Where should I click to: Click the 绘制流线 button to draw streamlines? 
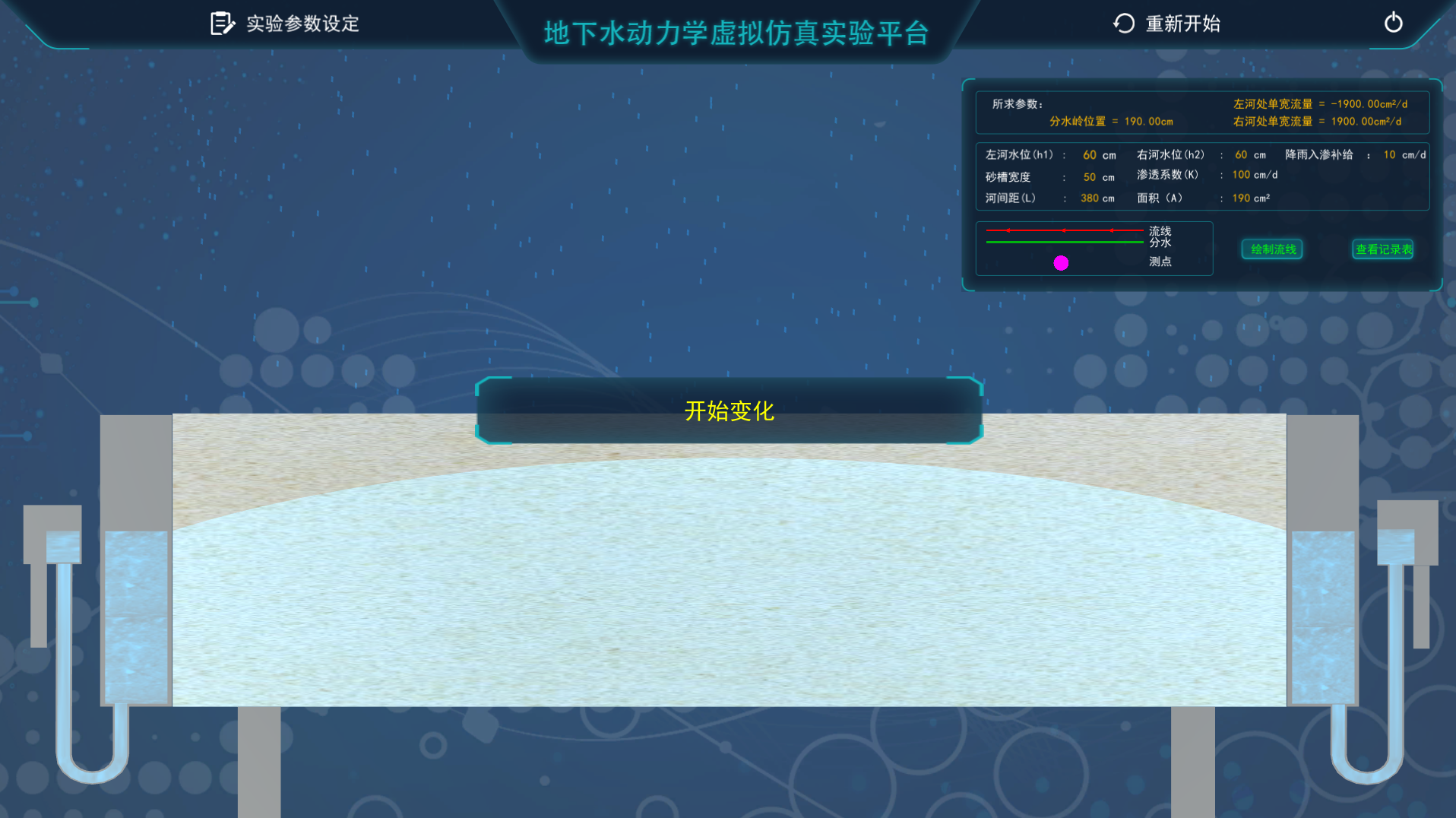tap(1271, 249)
